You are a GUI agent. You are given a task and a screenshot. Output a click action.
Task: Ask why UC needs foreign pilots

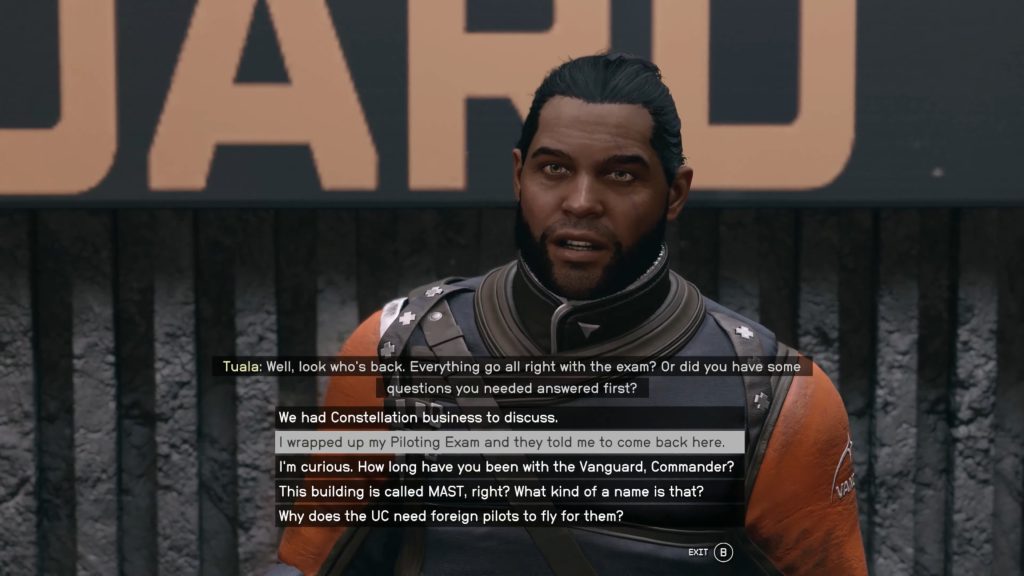[451, 517]
